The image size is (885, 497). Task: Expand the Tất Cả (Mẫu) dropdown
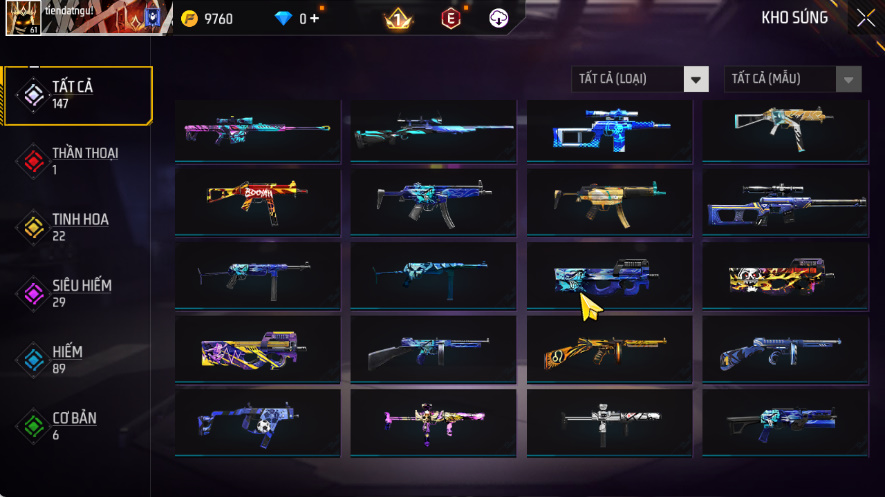tap(792, 79)
